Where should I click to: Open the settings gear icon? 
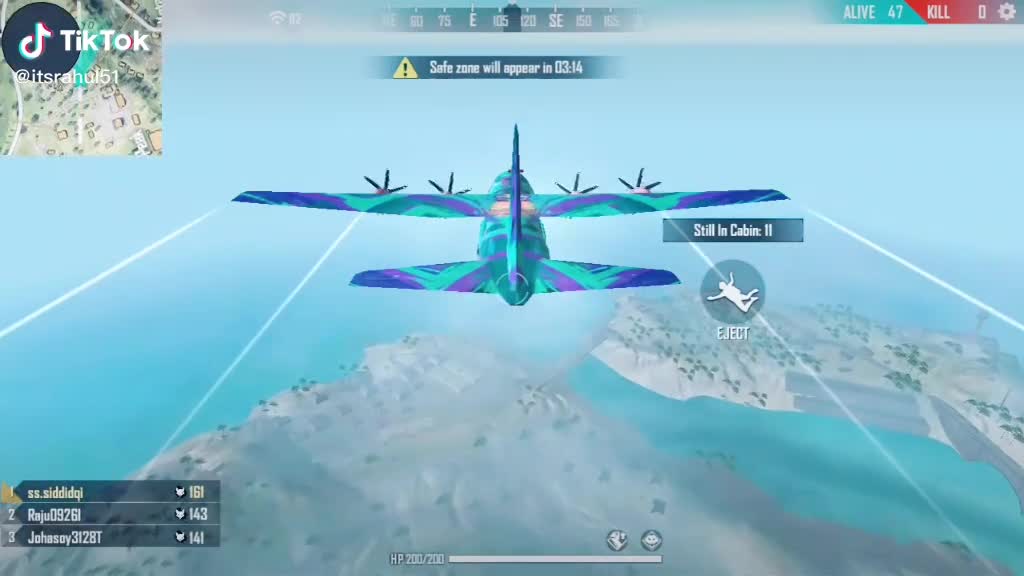pos(1006,12)
